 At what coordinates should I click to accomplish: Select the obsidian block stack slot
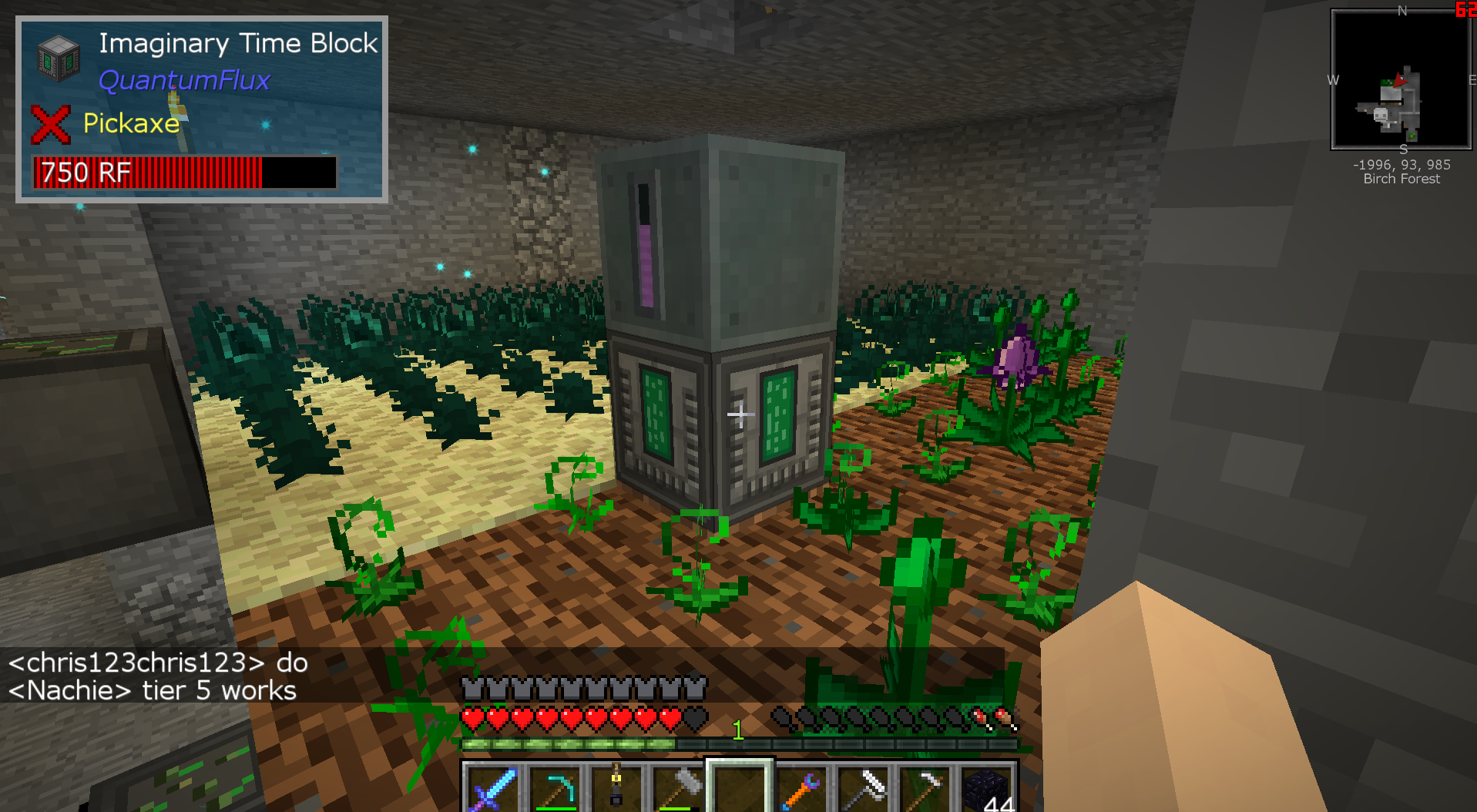[988, 789]
